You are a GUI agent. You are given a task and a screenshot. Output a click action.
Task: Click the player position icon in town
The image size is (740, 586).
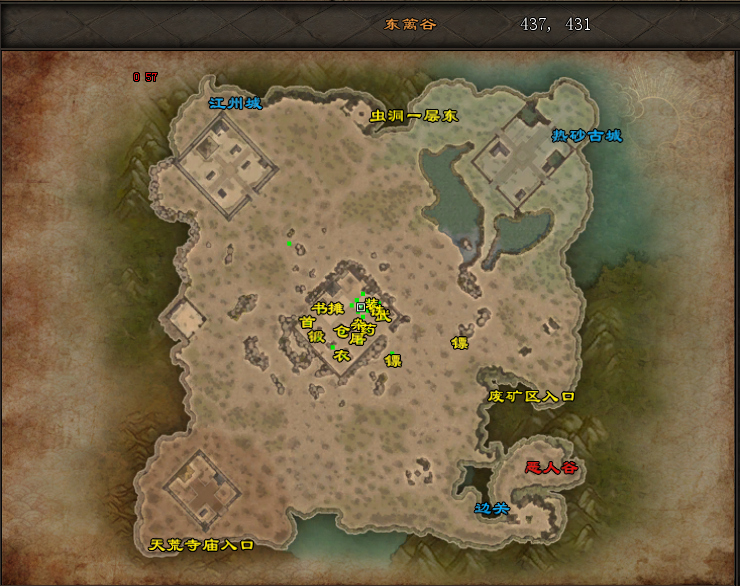tap(361, 307)
